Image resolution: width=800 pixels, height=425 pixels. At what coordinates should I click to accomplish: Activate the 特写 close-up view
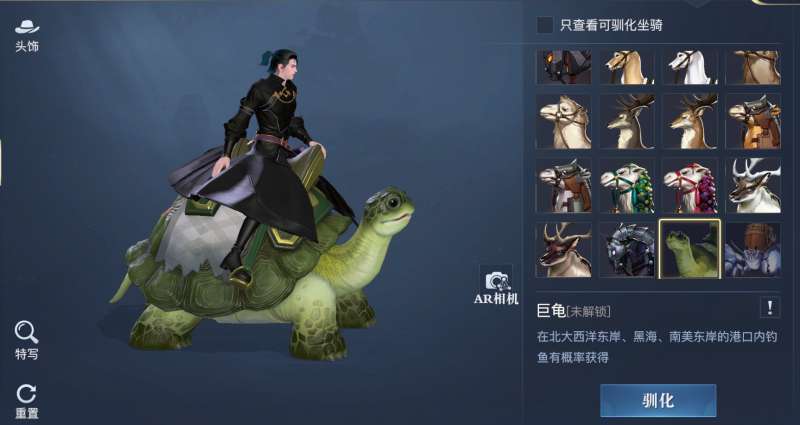coord(27,338)
